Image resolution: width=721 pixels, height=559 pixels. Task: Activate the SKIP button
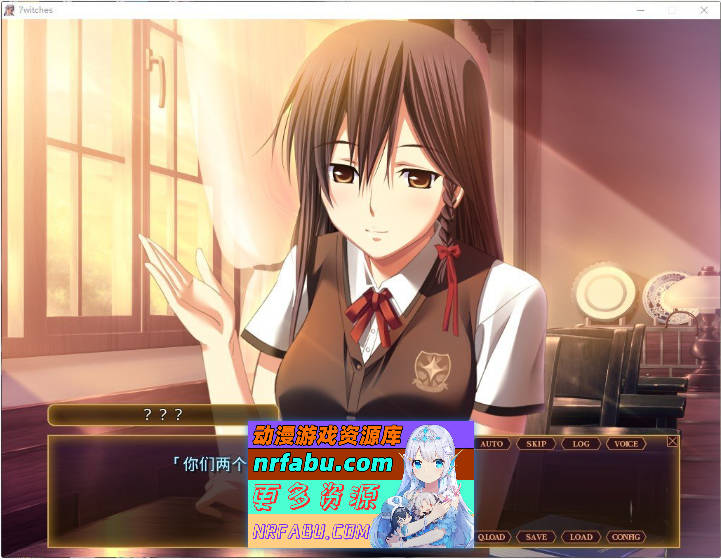536,443
